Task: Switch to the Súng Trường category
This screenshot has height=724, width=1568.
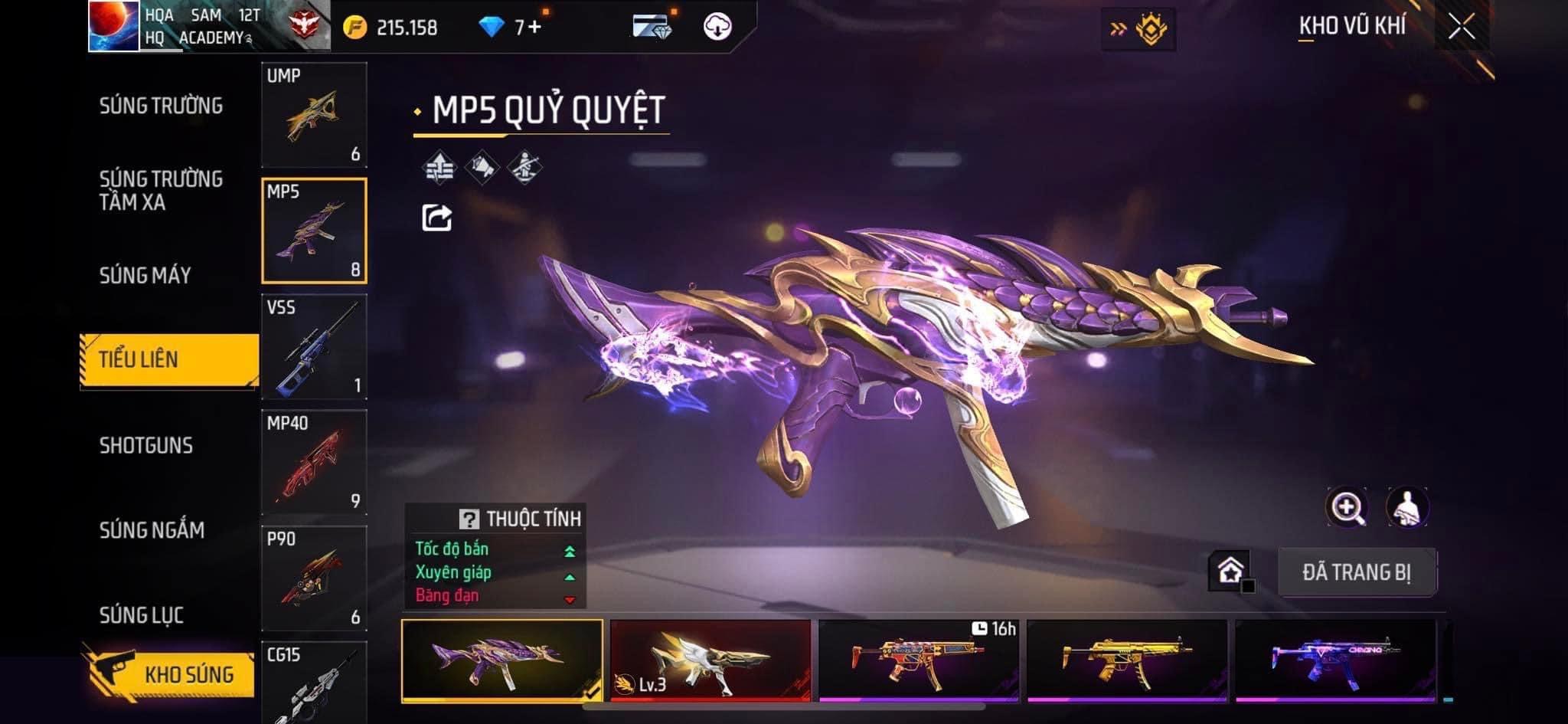Action: click(x=161, y=106)
